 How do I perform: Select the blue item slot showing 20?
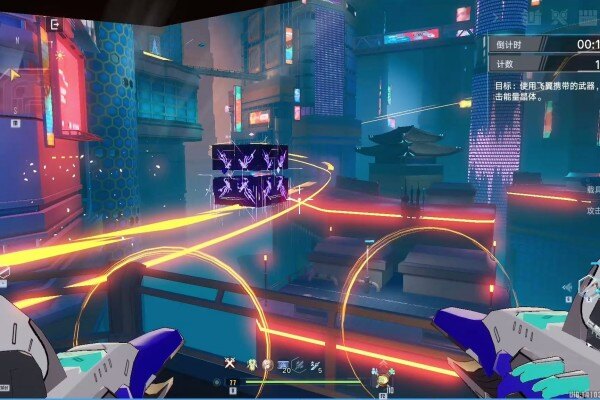[x=284, y=365]
